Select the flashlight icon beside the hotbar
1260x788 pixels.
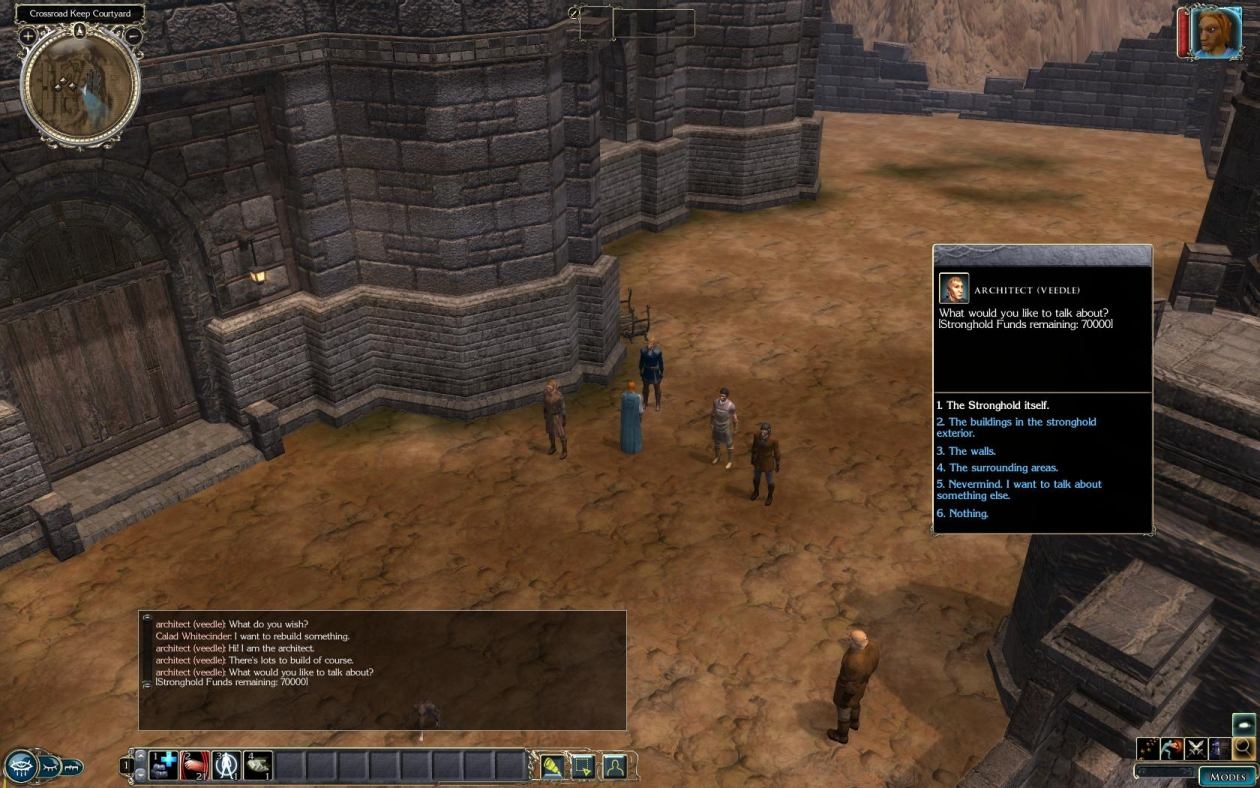coord(552,767)
